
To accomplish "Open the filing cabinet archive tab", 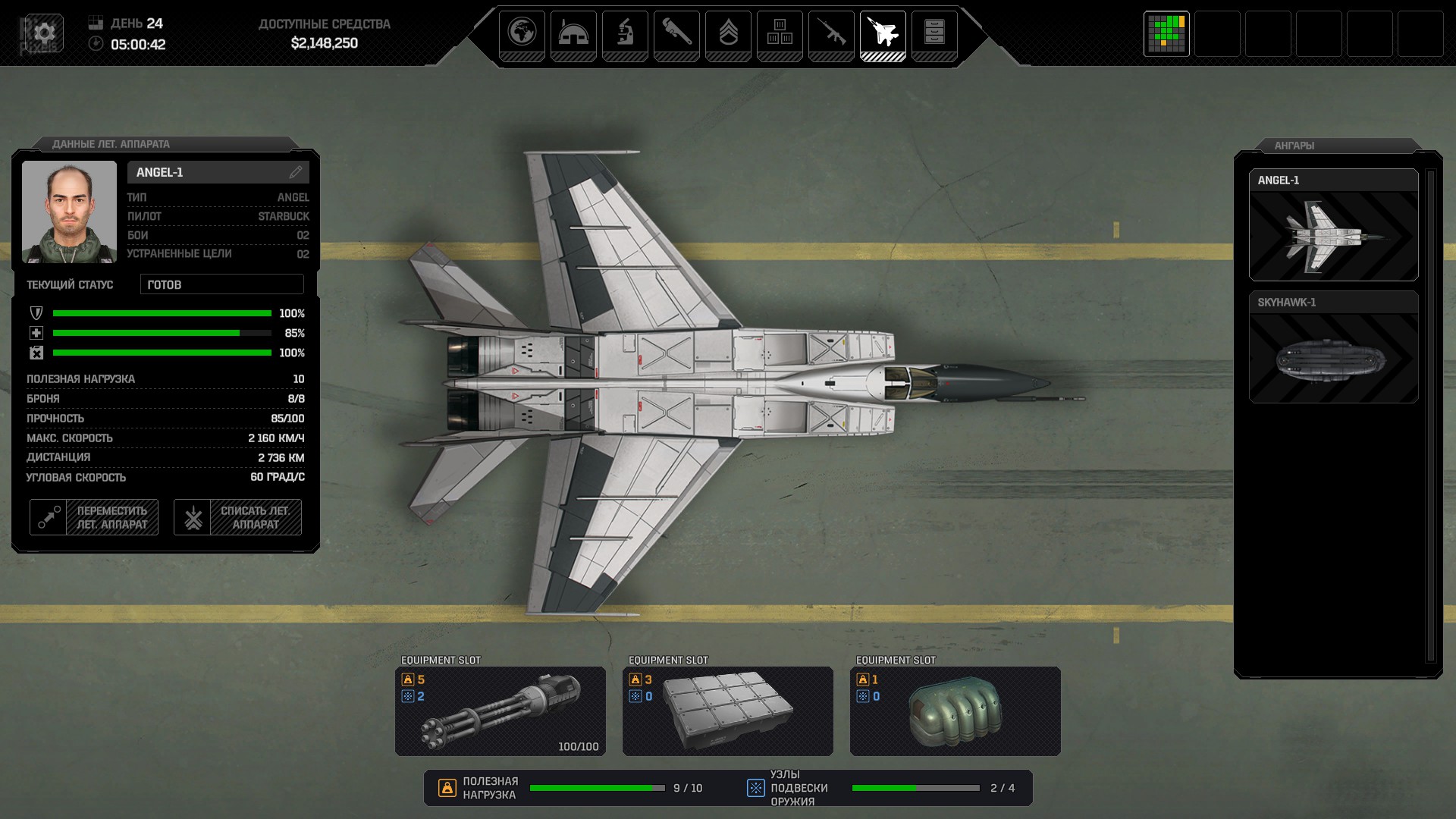I will 934,34.
